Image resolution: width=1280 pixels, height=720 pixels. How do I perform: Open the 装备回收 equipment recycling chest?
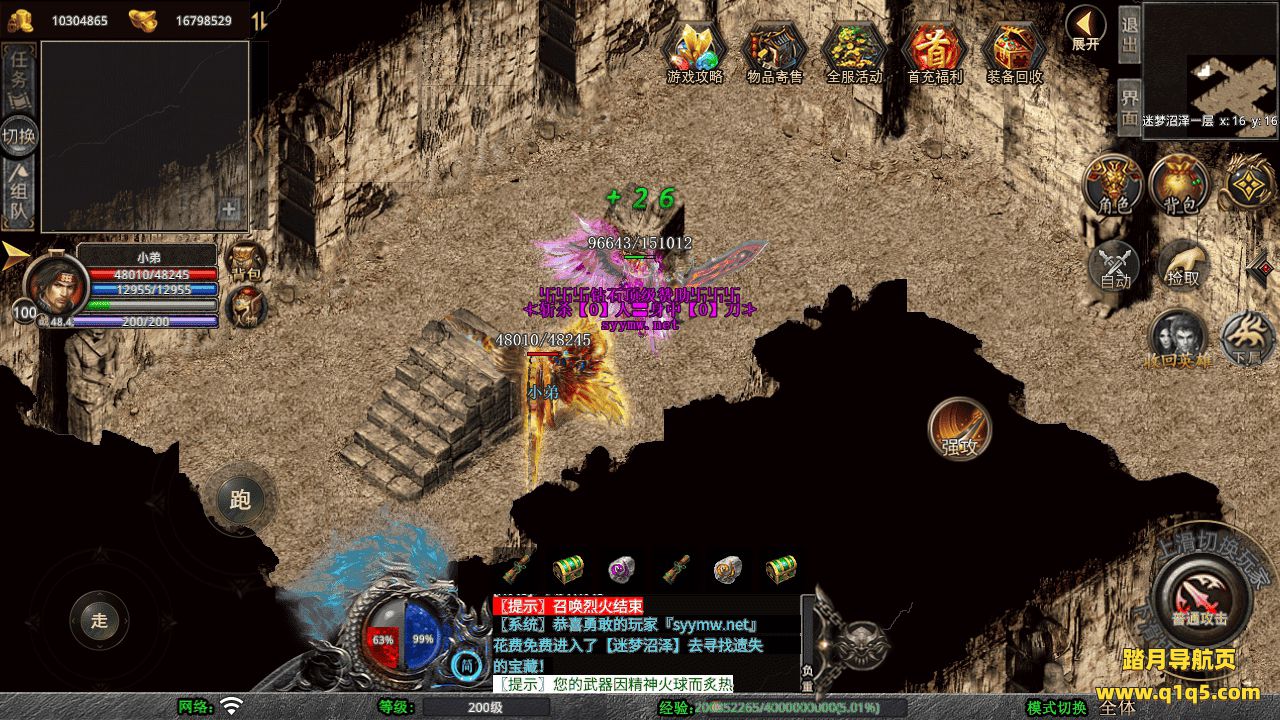(1014, 50)
